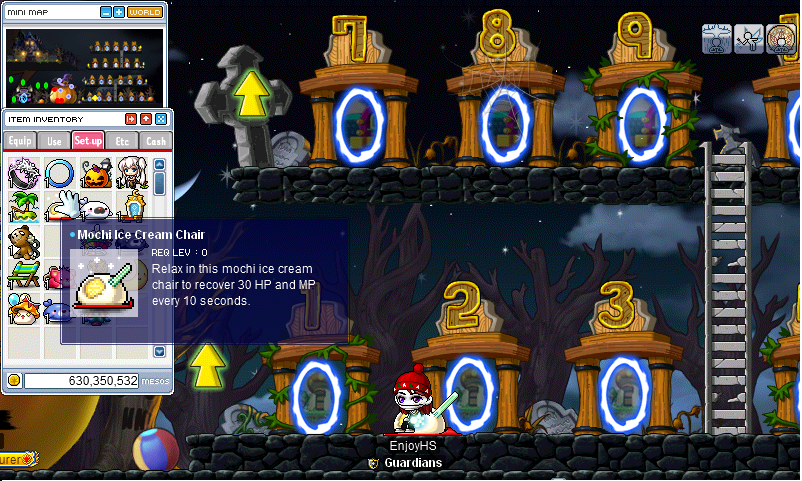Pick the white-haired girl chair item
This screenshot has height=481, width=802.
(x=130, y=173)
